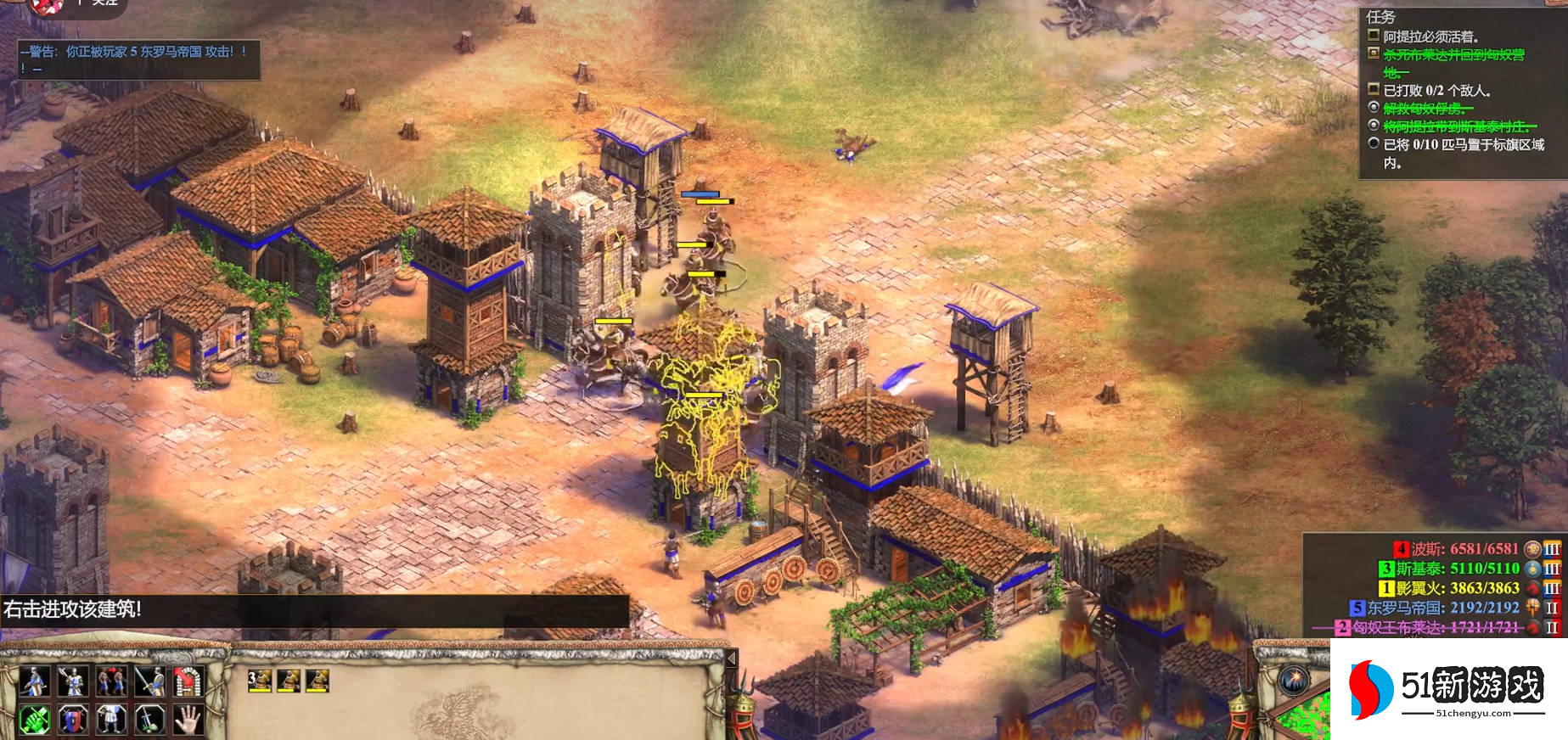Screen dimensions: 1568x740
Task: Click the garrison gate command icon
Action: point(188,681)
